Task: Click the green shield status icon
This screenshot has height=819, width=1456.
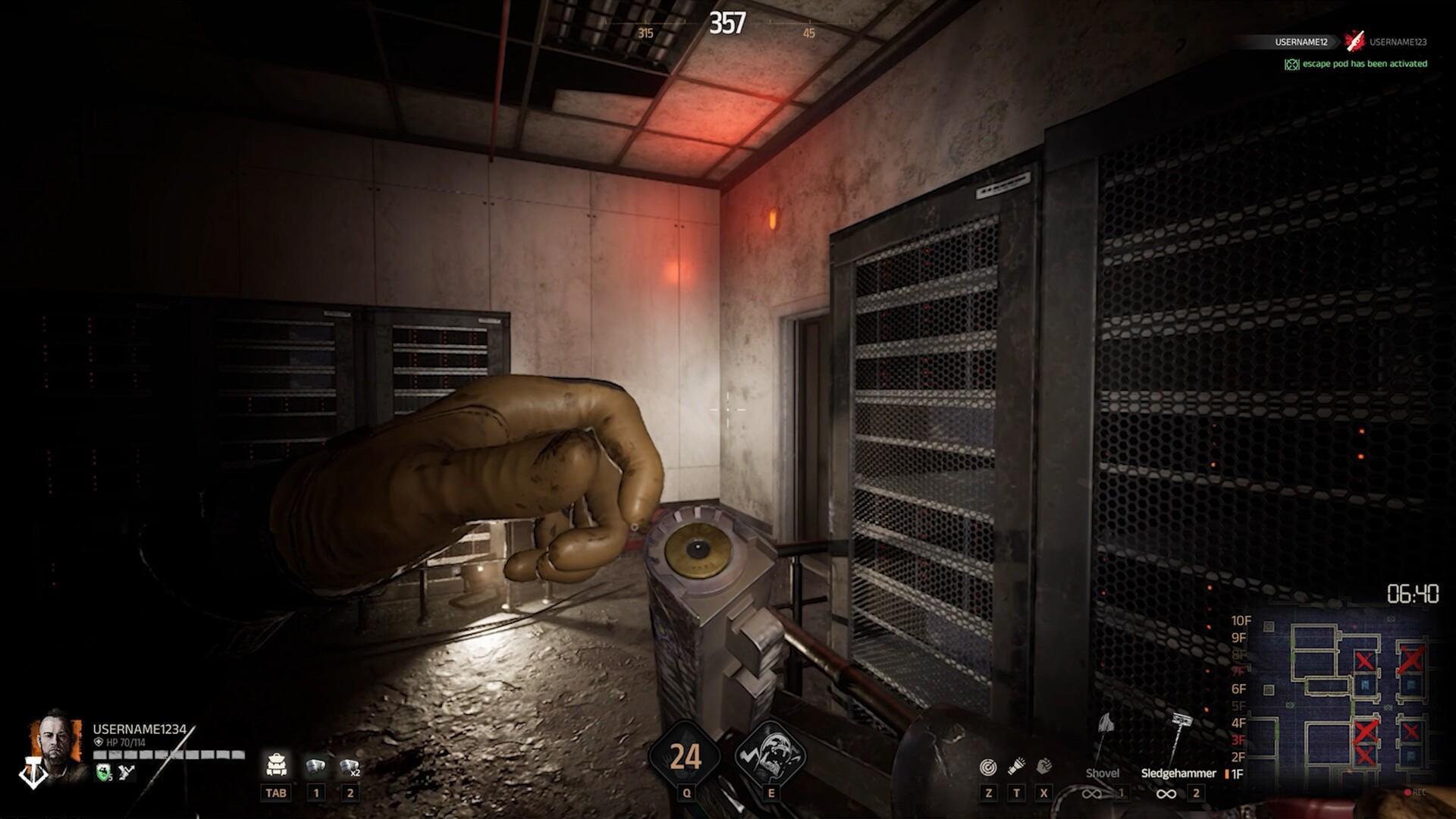Action: click(x=104, y=772)
